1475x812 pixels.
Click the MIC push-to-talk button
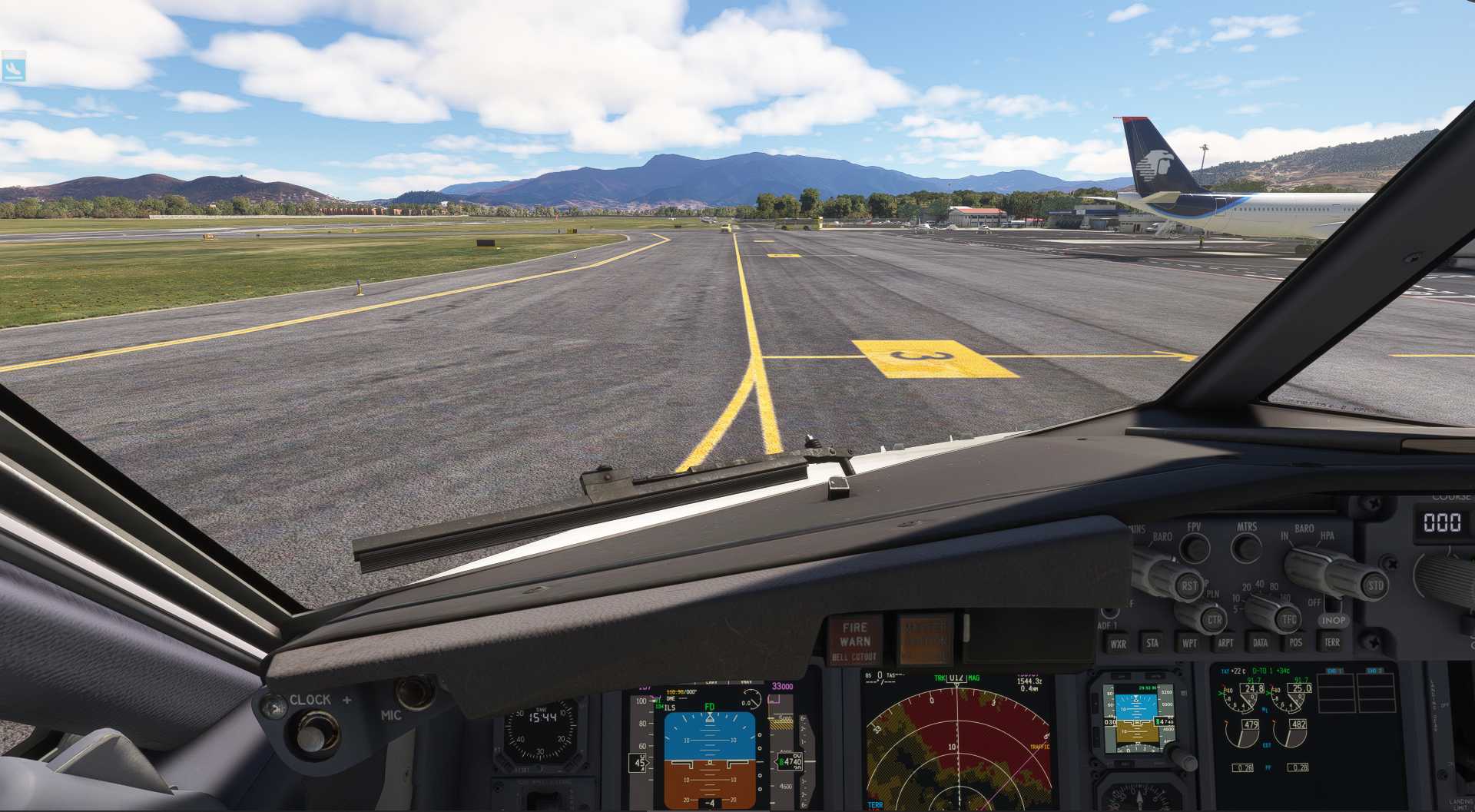(416, 691)
